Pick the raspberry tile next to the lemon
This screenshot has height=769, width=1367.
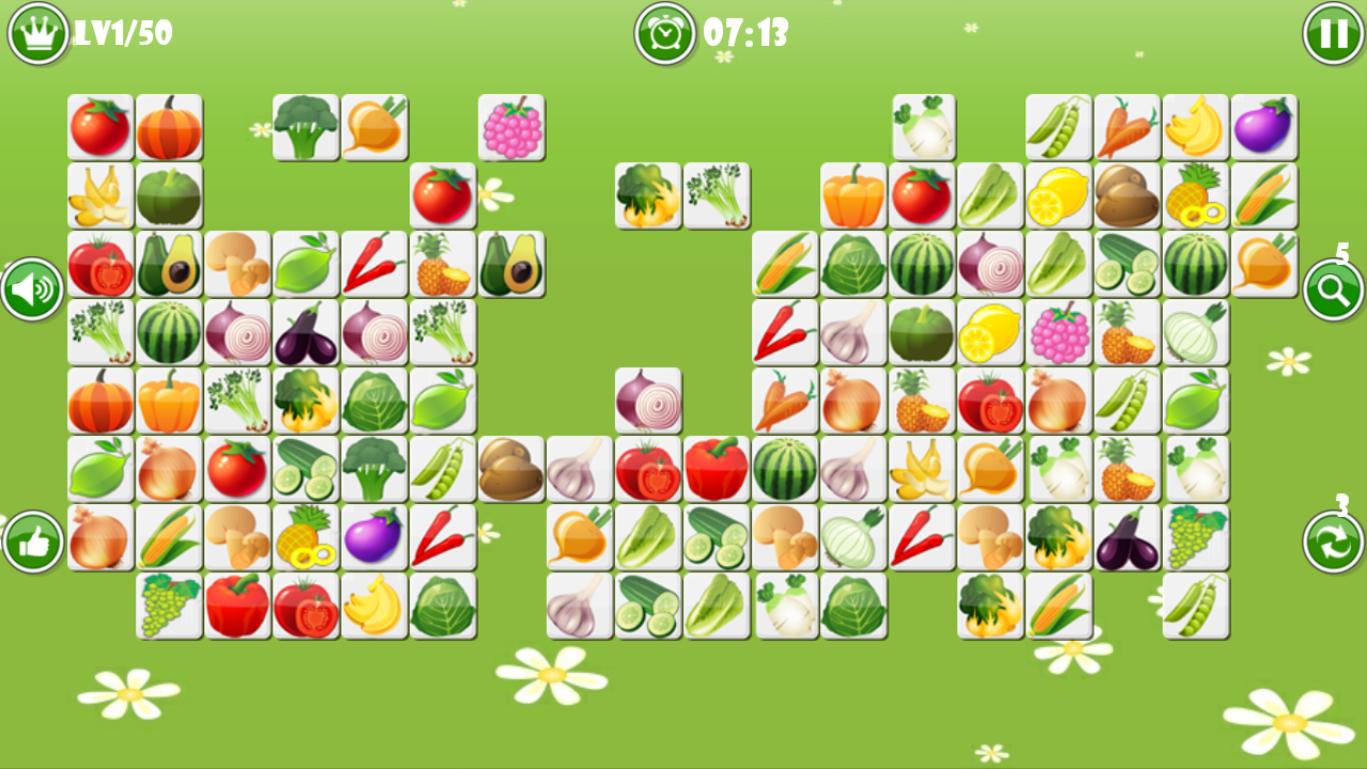click(x=1059, y=333)
